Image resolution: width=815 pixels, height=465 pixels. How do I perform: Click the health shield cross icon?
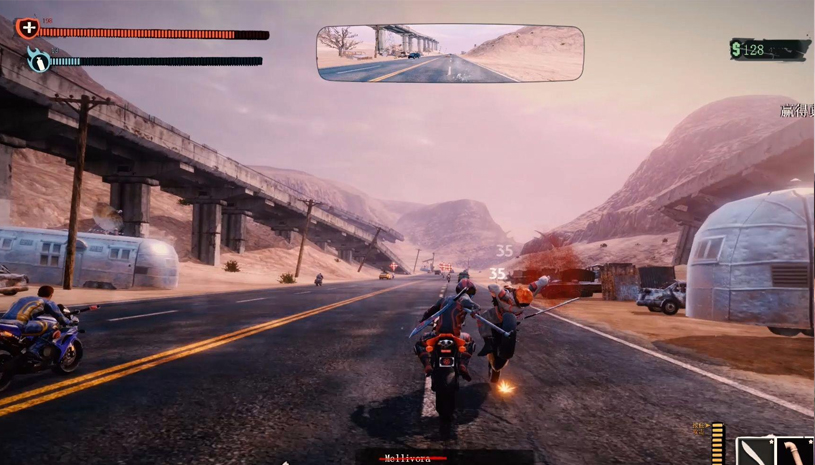[x=28, y=29]
